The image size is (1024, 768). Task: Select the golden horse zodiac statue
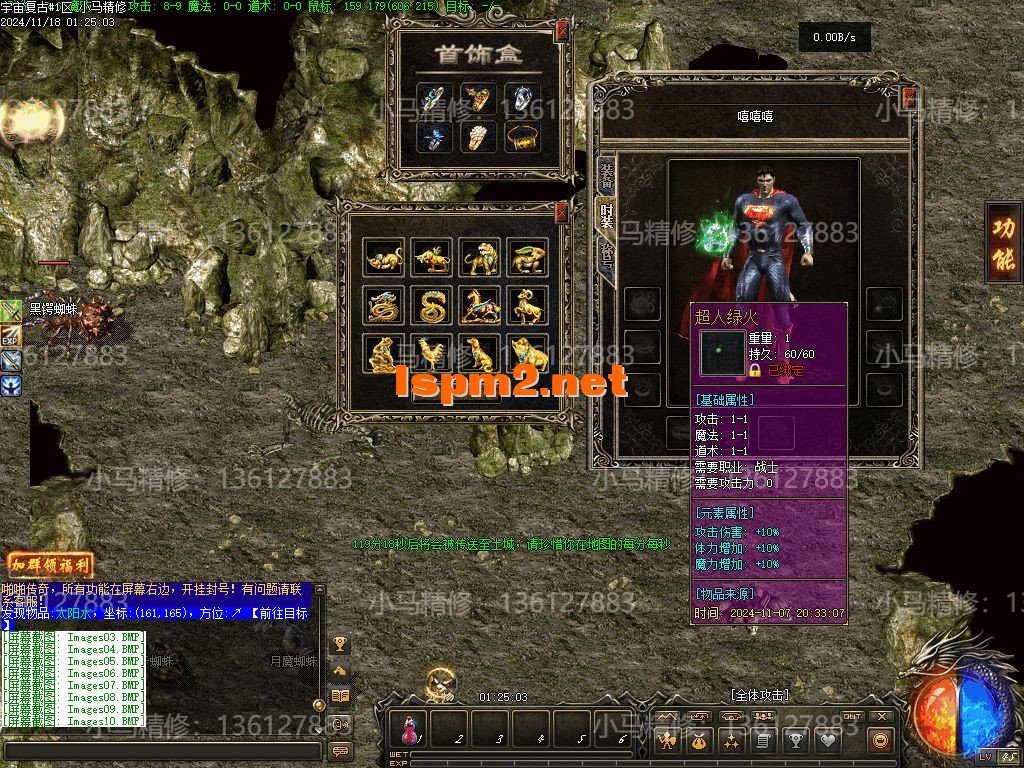479,305
